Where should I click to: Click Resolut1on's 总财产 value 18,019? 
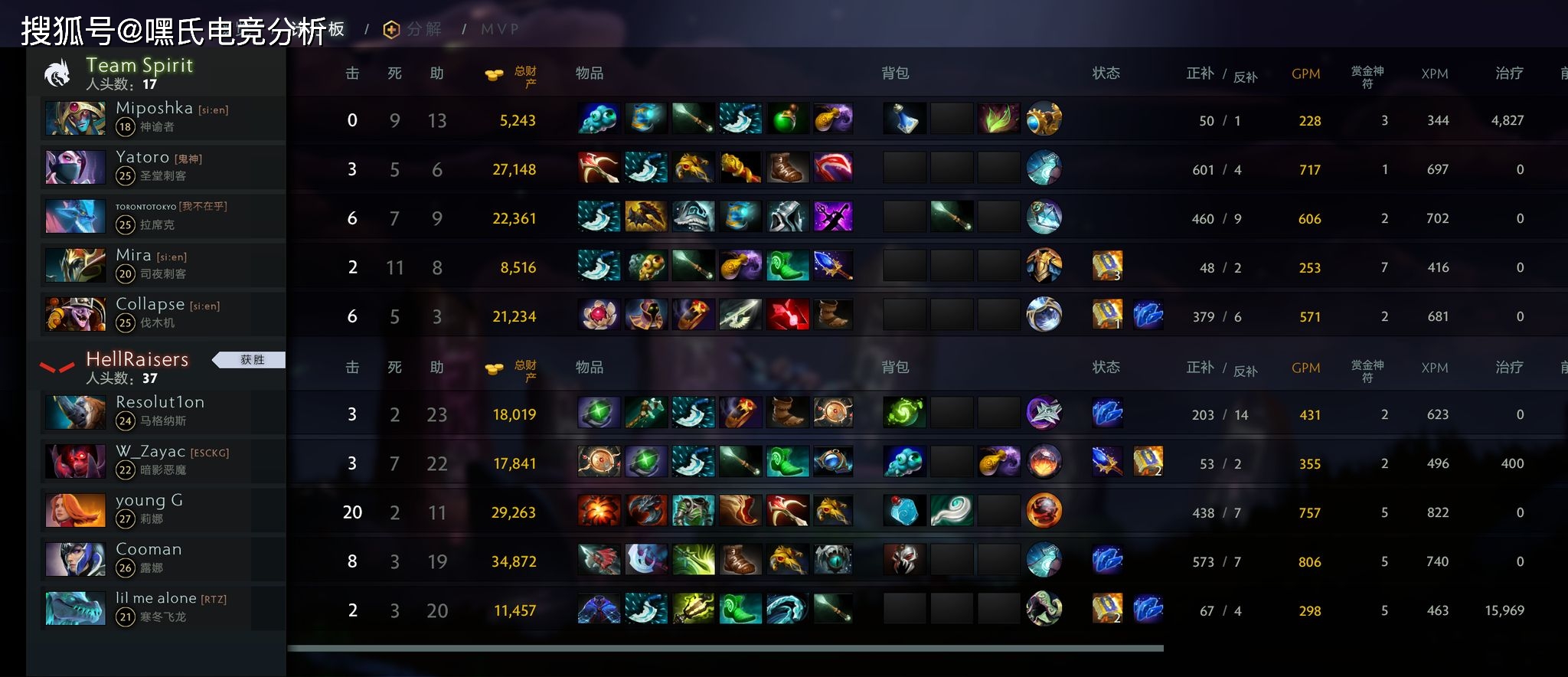point(514,414)
